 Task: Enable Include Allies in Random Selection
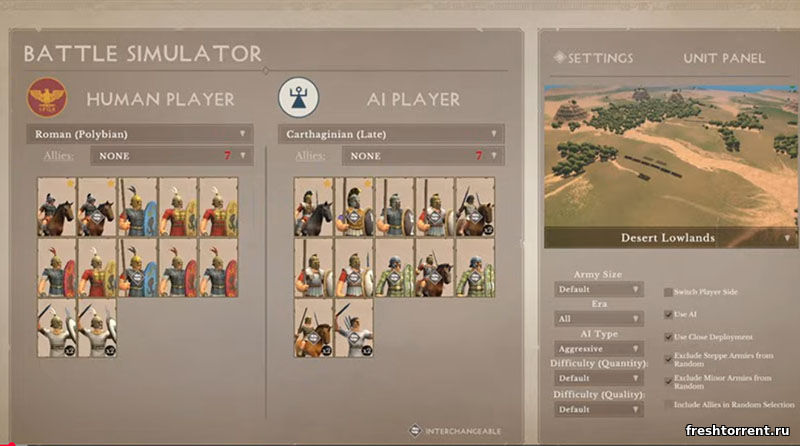tap(668, 404)
